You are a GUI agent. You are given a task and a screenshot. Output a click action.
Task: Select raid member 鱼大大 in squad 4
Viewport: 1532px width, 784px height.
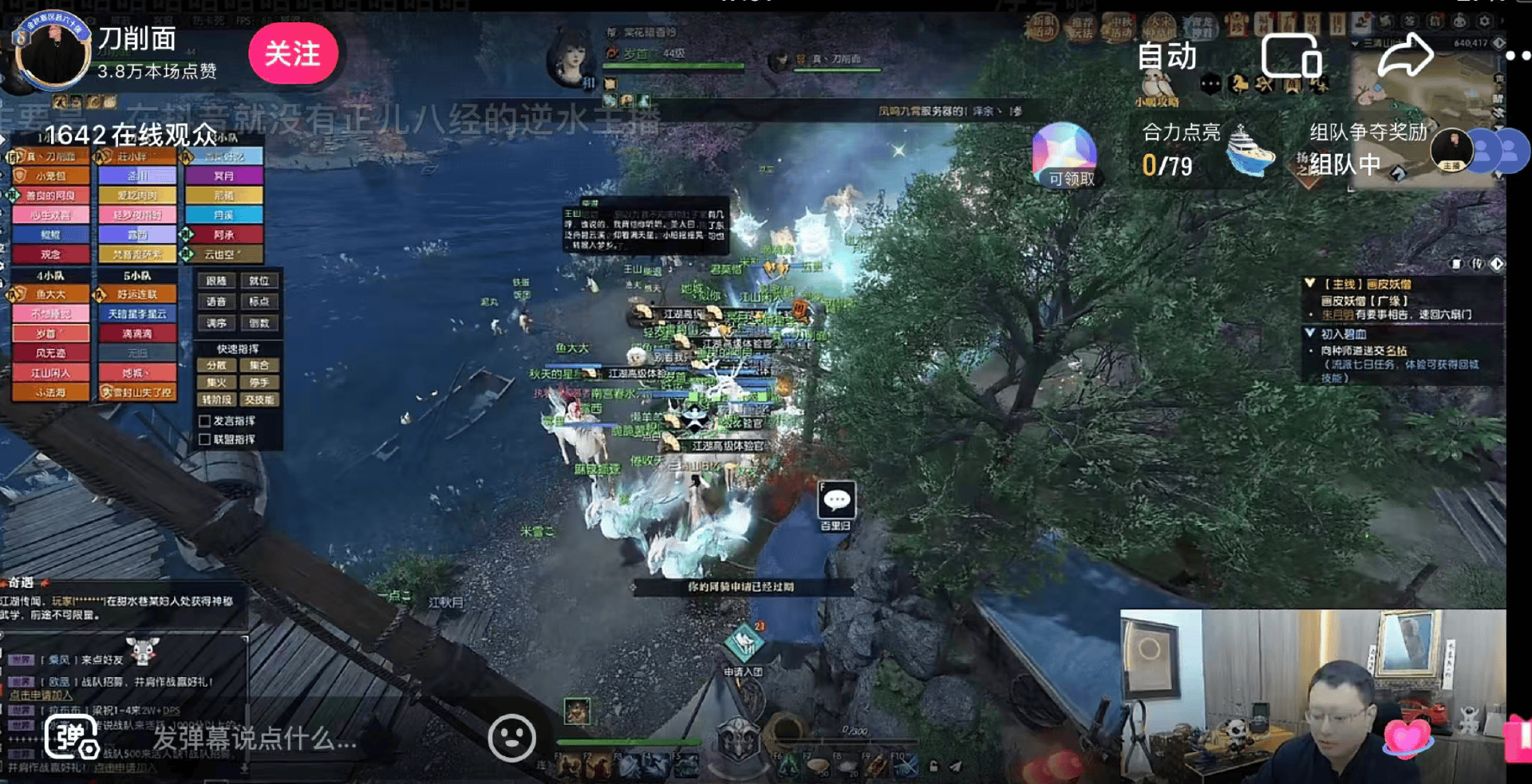(51, 294)
